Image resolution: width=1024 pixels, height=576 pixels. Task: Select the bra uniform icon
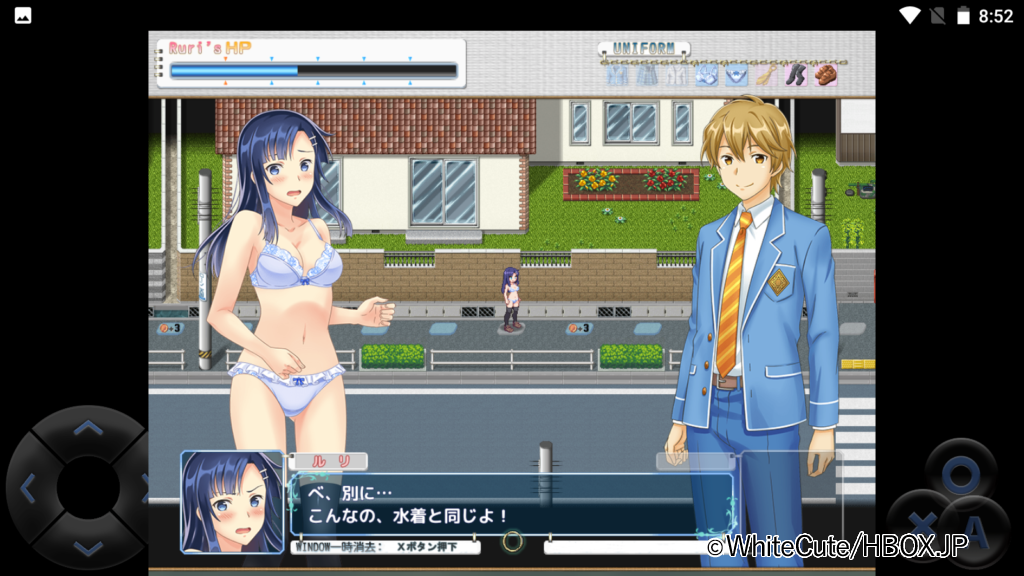706,75
